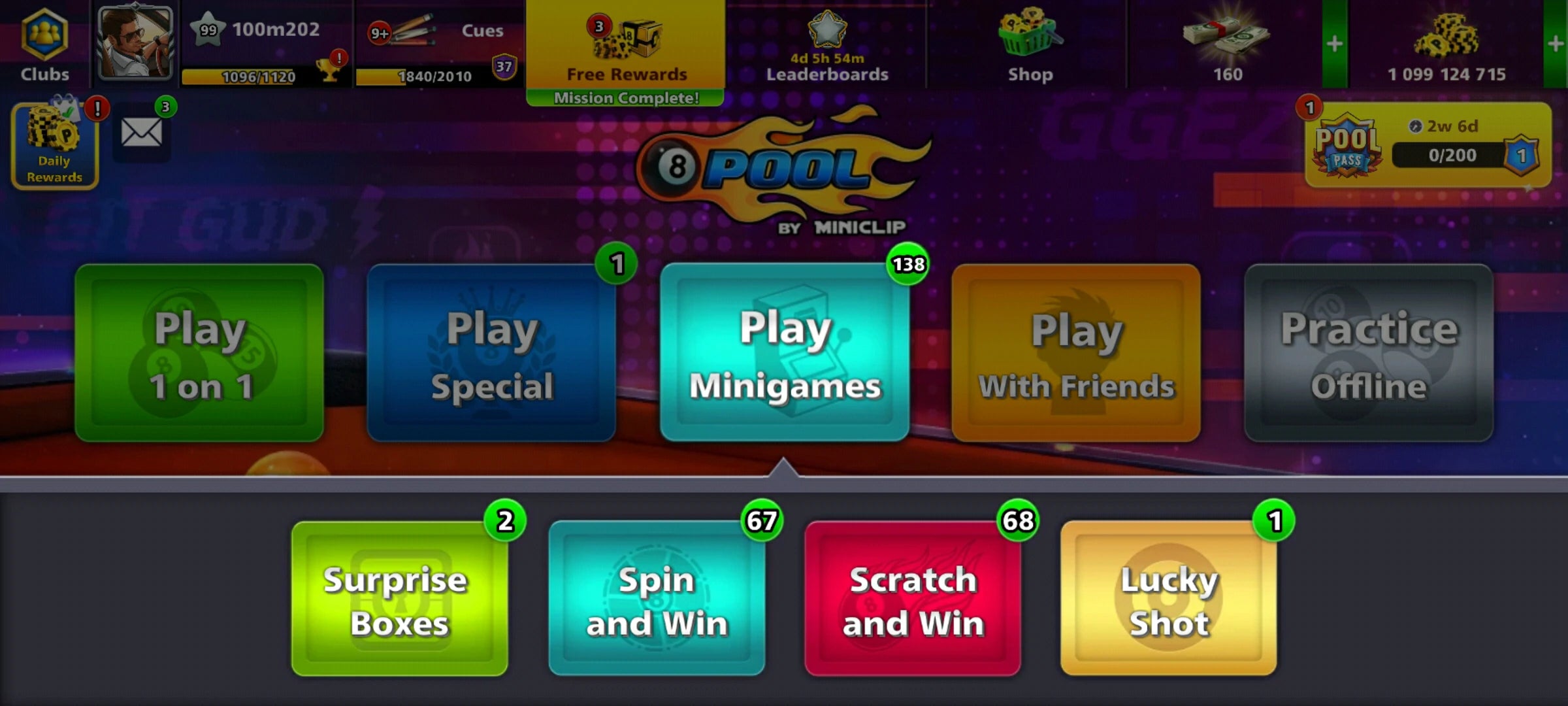Play the Spin and Win minigame
The image size is (1568, 706).
pos(657,598)
